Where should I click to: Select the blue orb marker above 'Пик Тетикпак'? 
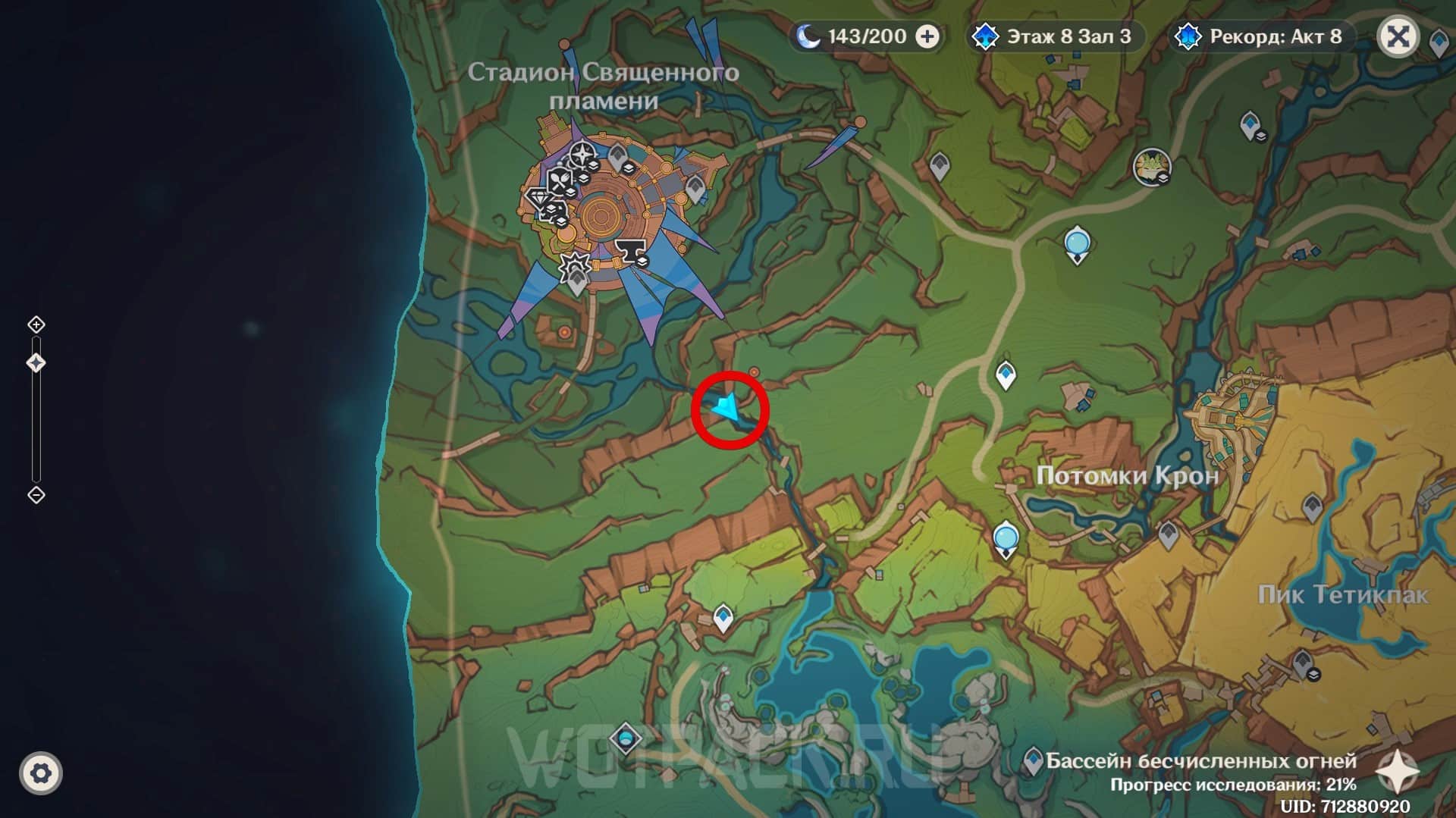(1006, 538)
